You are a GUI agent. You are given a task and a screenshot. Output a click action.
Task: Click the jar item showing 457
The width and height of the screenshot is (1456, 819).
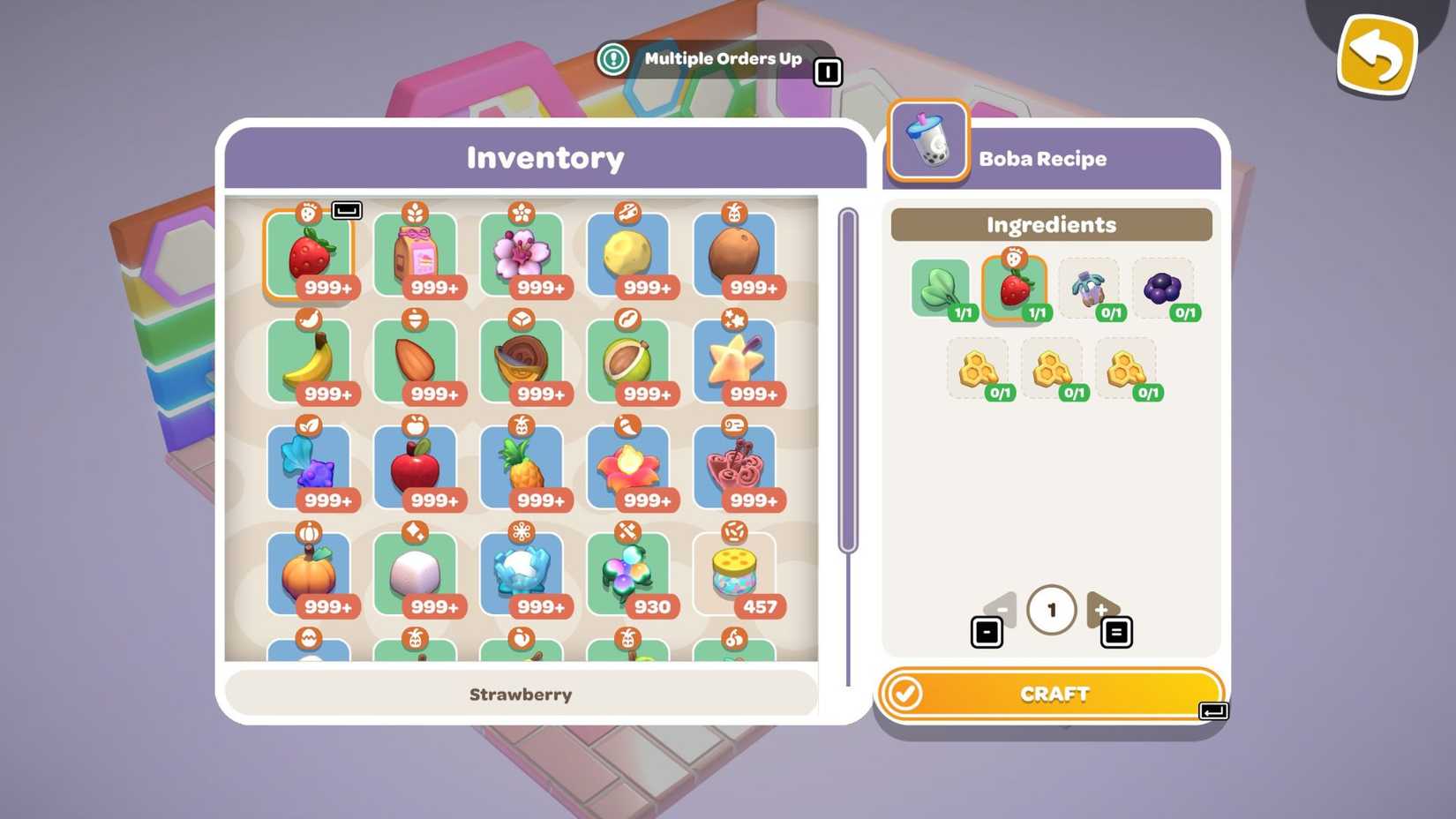click(x=734, y=572)
